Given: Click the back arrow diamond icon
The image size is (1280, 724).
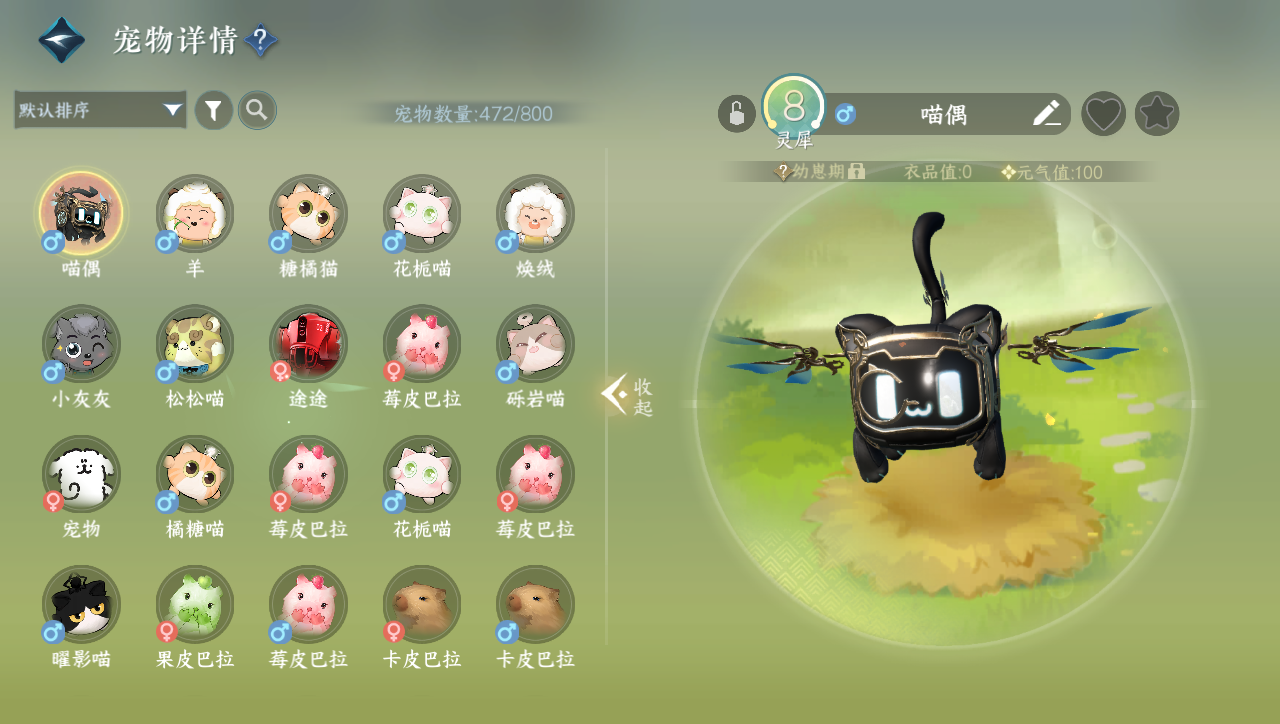Looking at the screenshot, I should pos(61,40).
